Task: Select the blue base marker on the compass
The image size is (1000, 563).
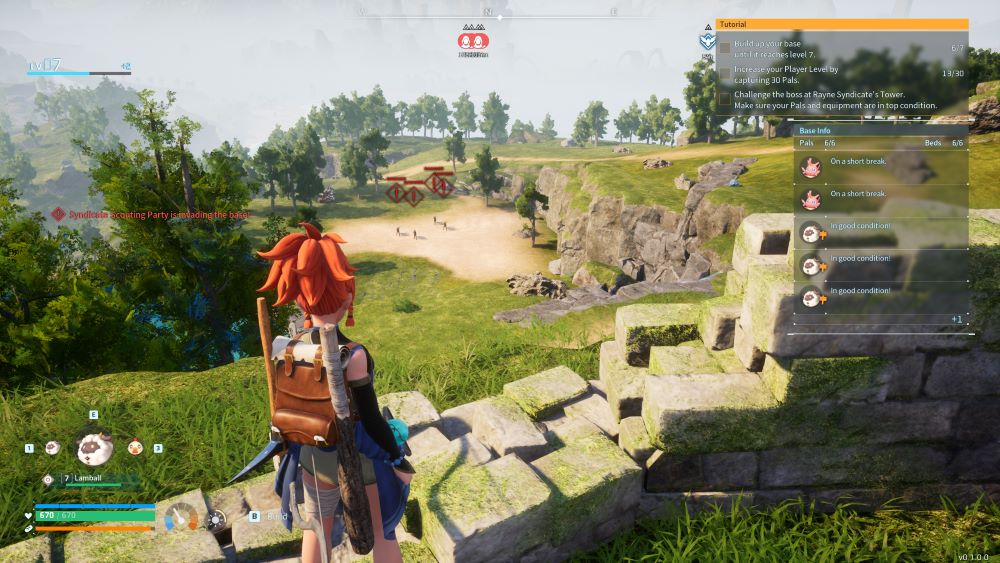Action: click(706, 42)
